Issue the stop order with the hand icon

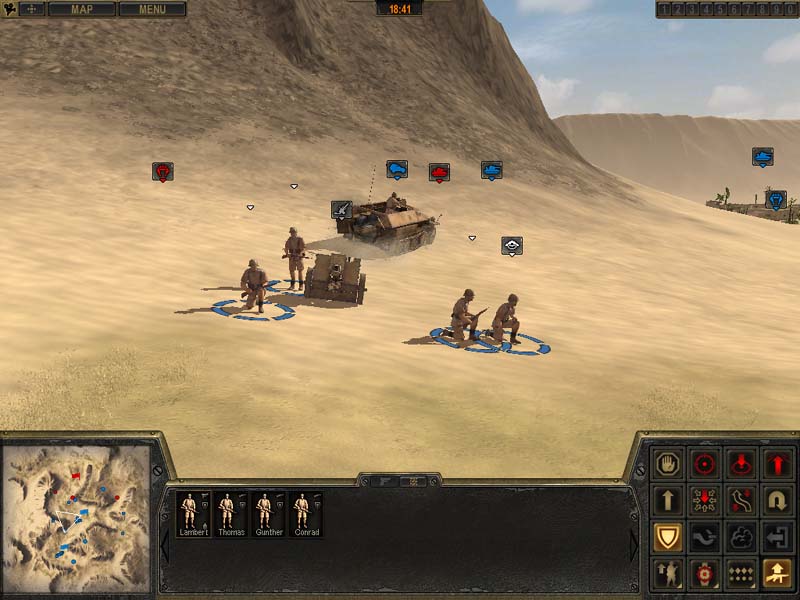point(667,463)
